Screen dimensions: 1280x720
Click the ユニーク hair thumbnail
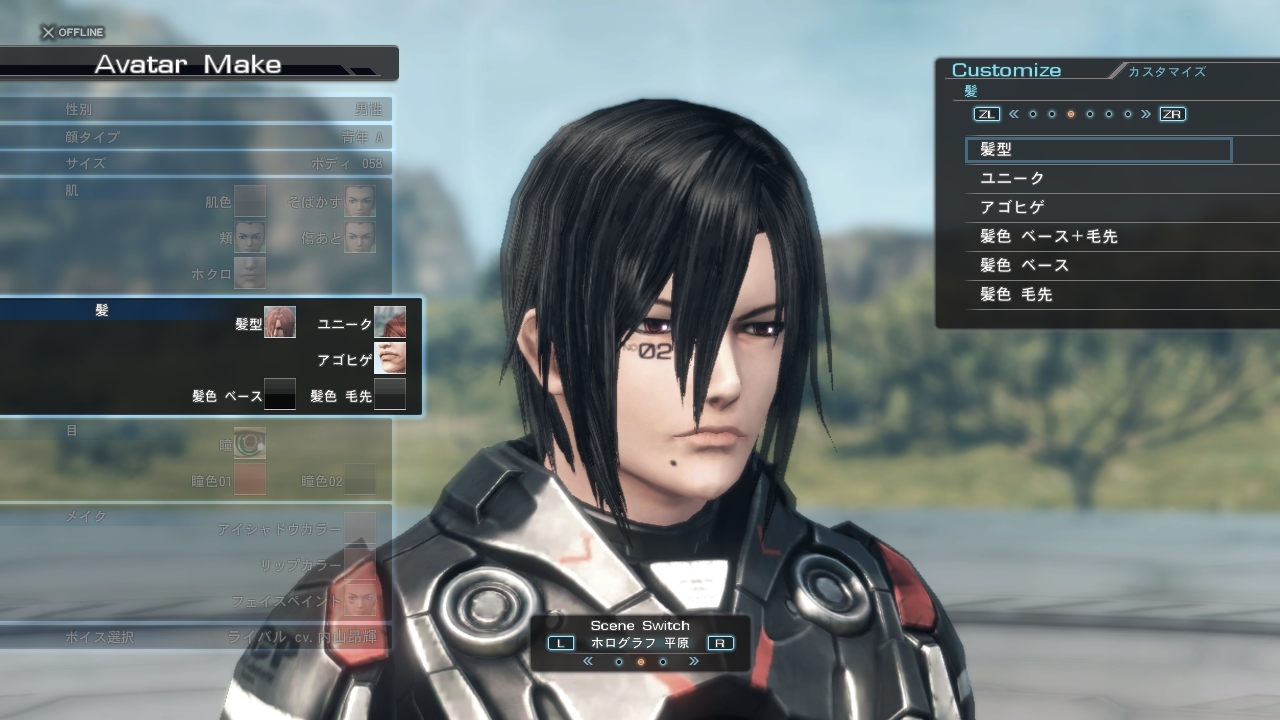[x=390, y=323]
